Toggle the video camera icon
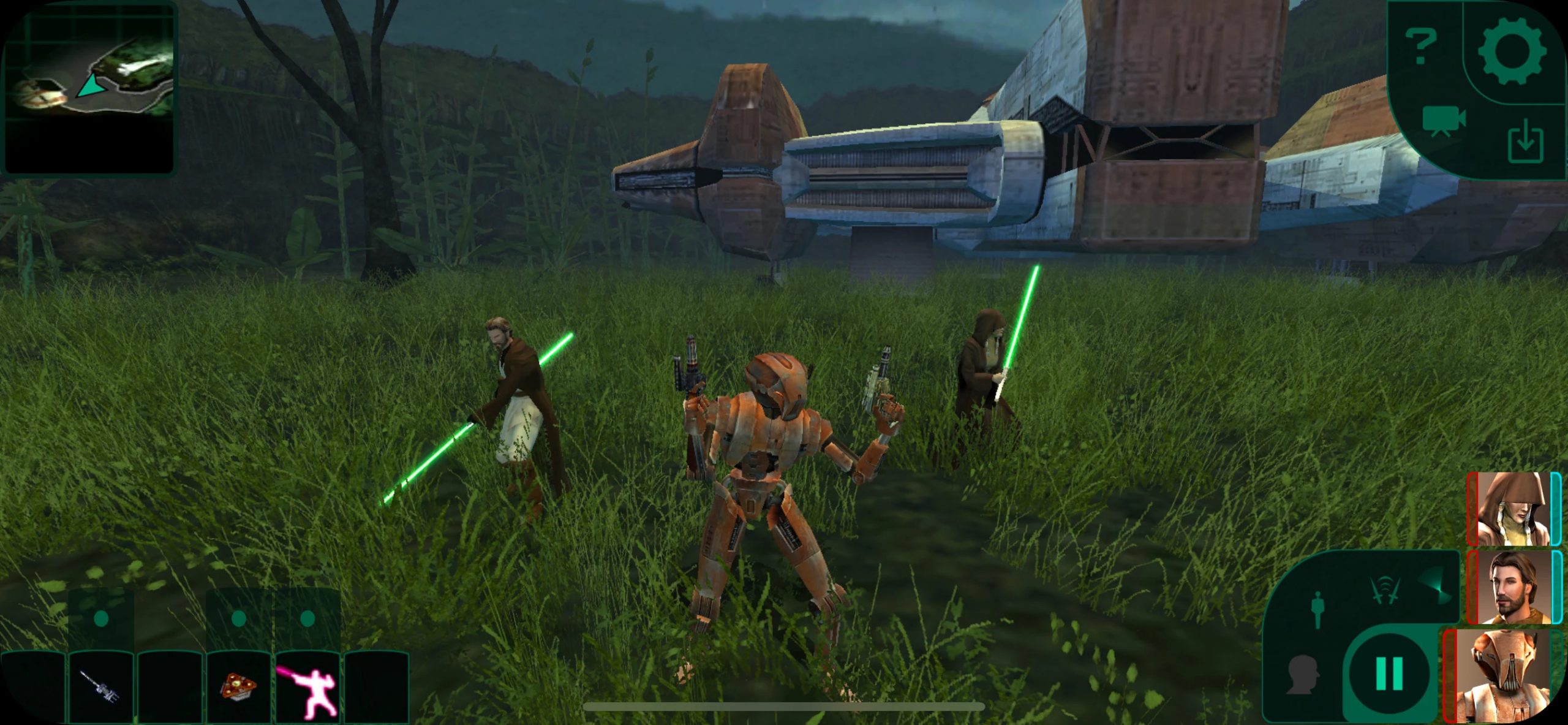This screenshot has width=1568, height=725. coord(1443,121)
